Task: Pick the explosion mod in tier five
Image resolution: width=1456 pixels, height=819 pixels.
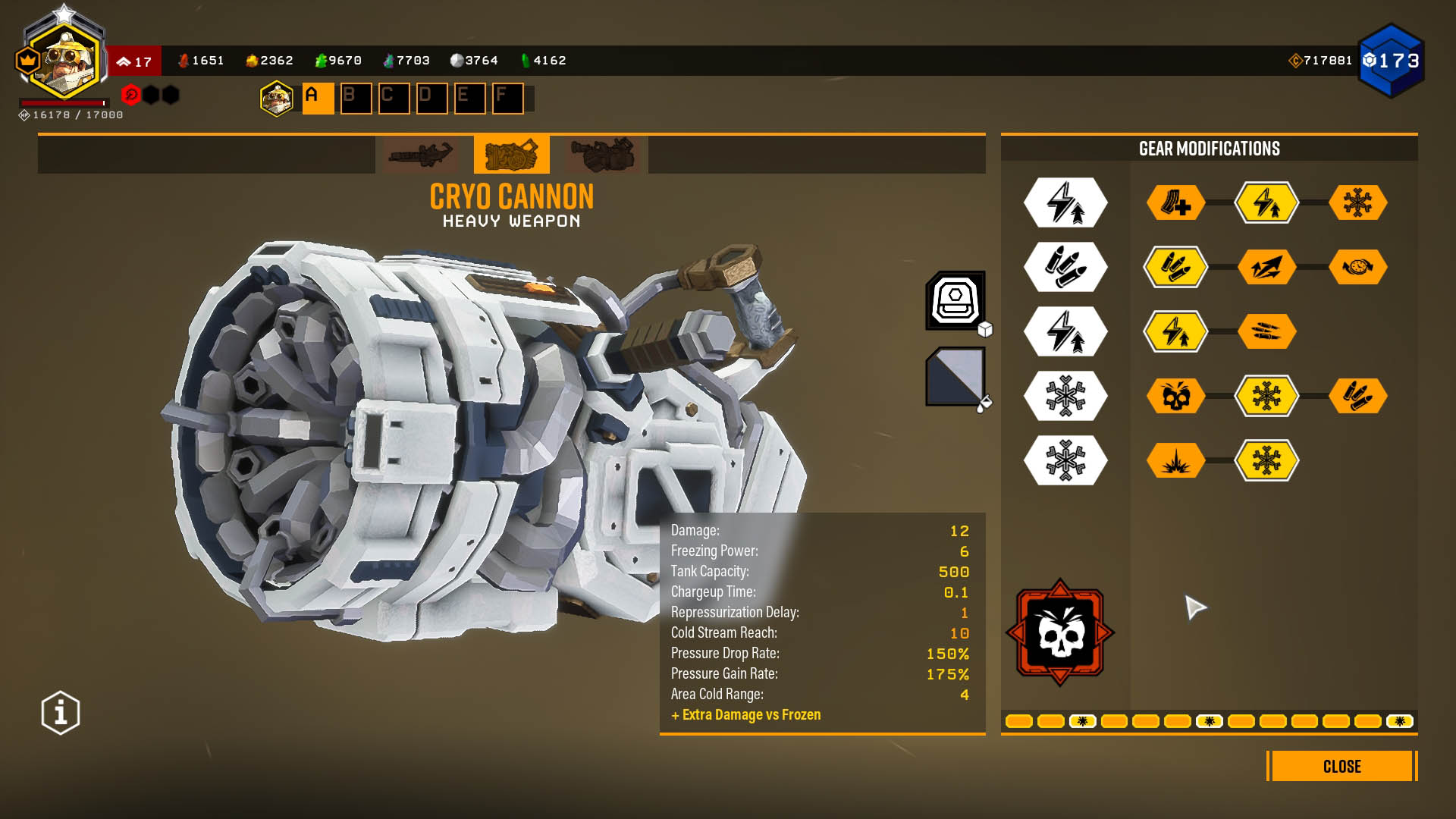Action: tap(1175, 460)
